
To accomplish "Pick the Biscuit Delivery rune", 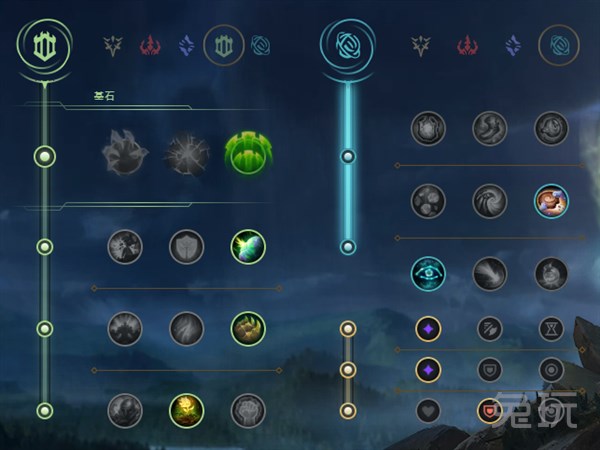I will point(551,200).
